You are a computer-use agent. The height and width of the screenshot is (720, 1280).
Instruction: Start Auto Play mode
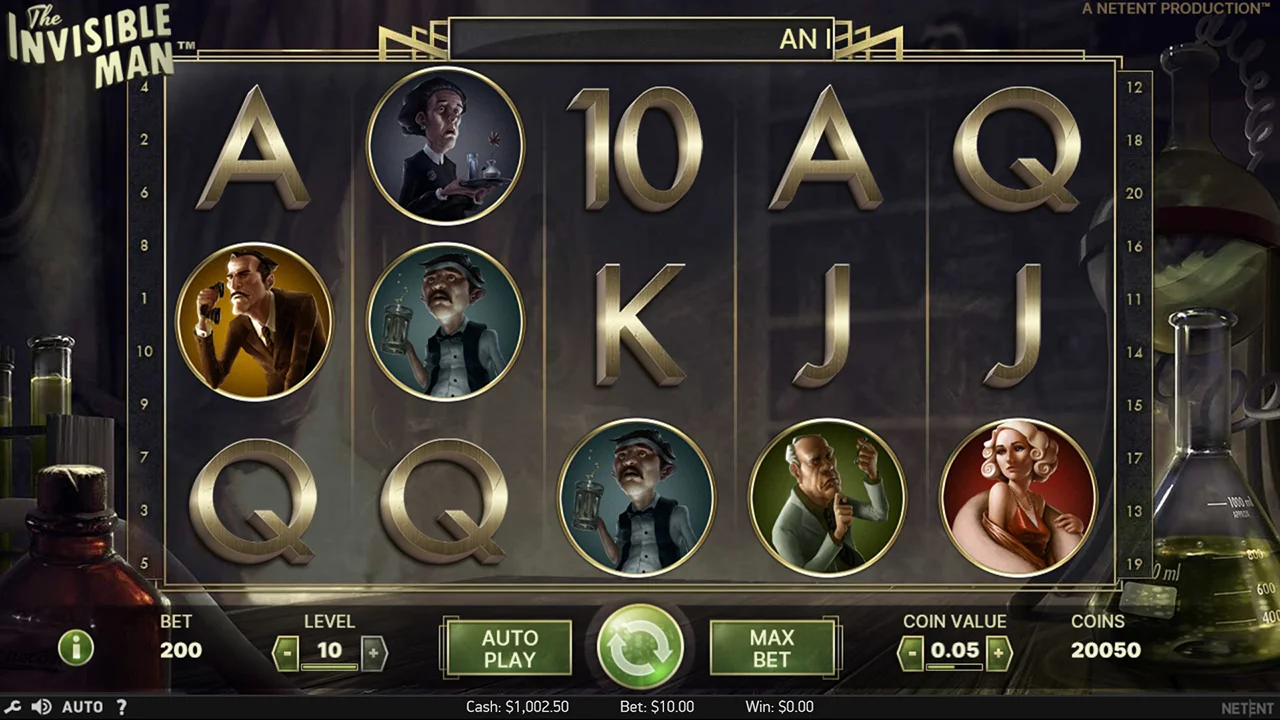(509, 648)
